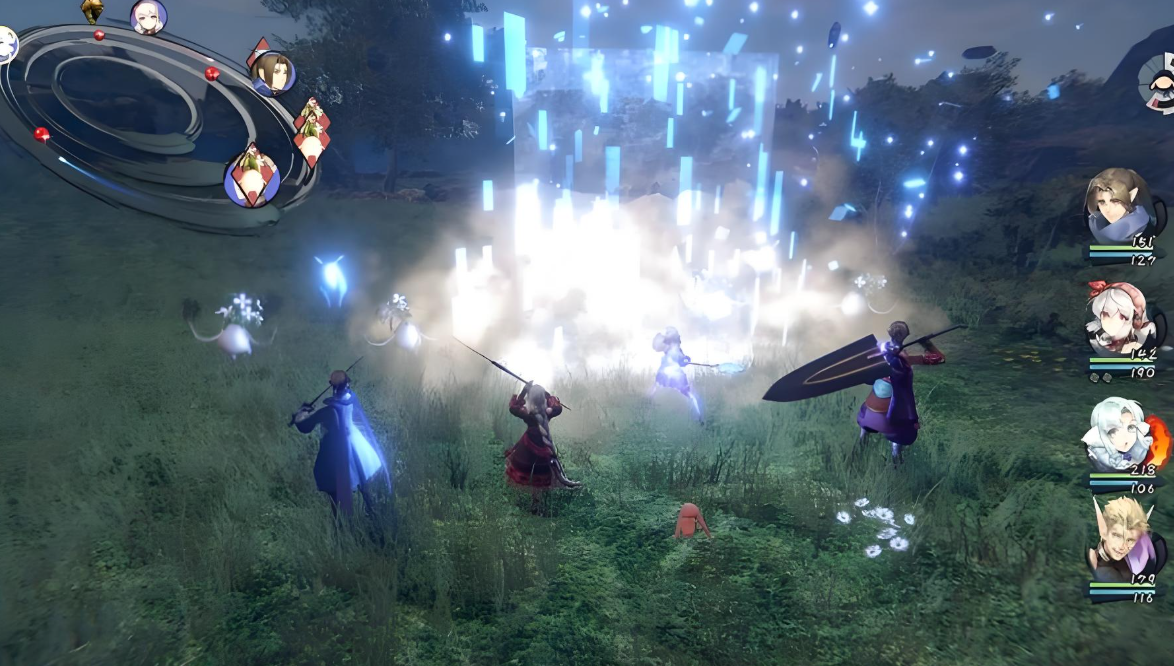Choose the white-haired girl with pink bow portrait
The width and height of the screenshot is (1174, 666).
(1119, 316)
